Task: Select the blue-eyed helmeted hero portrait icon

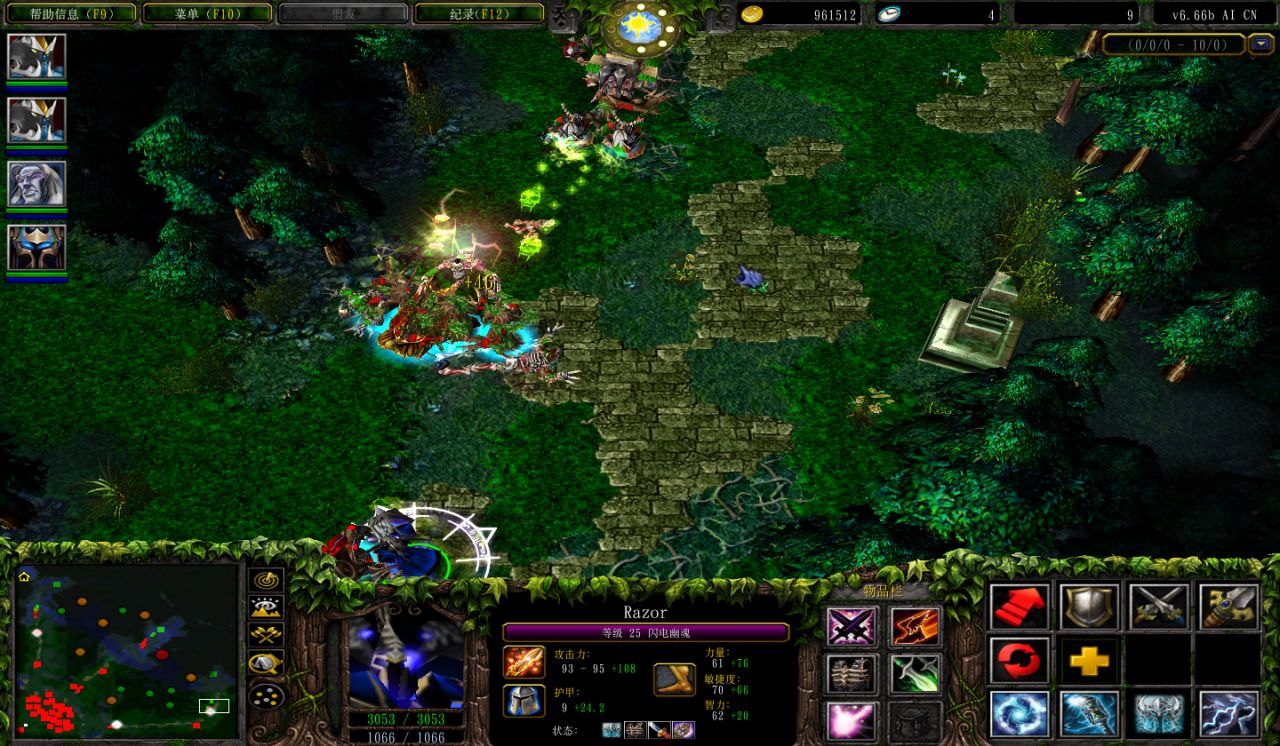Action: pos(37,247)
